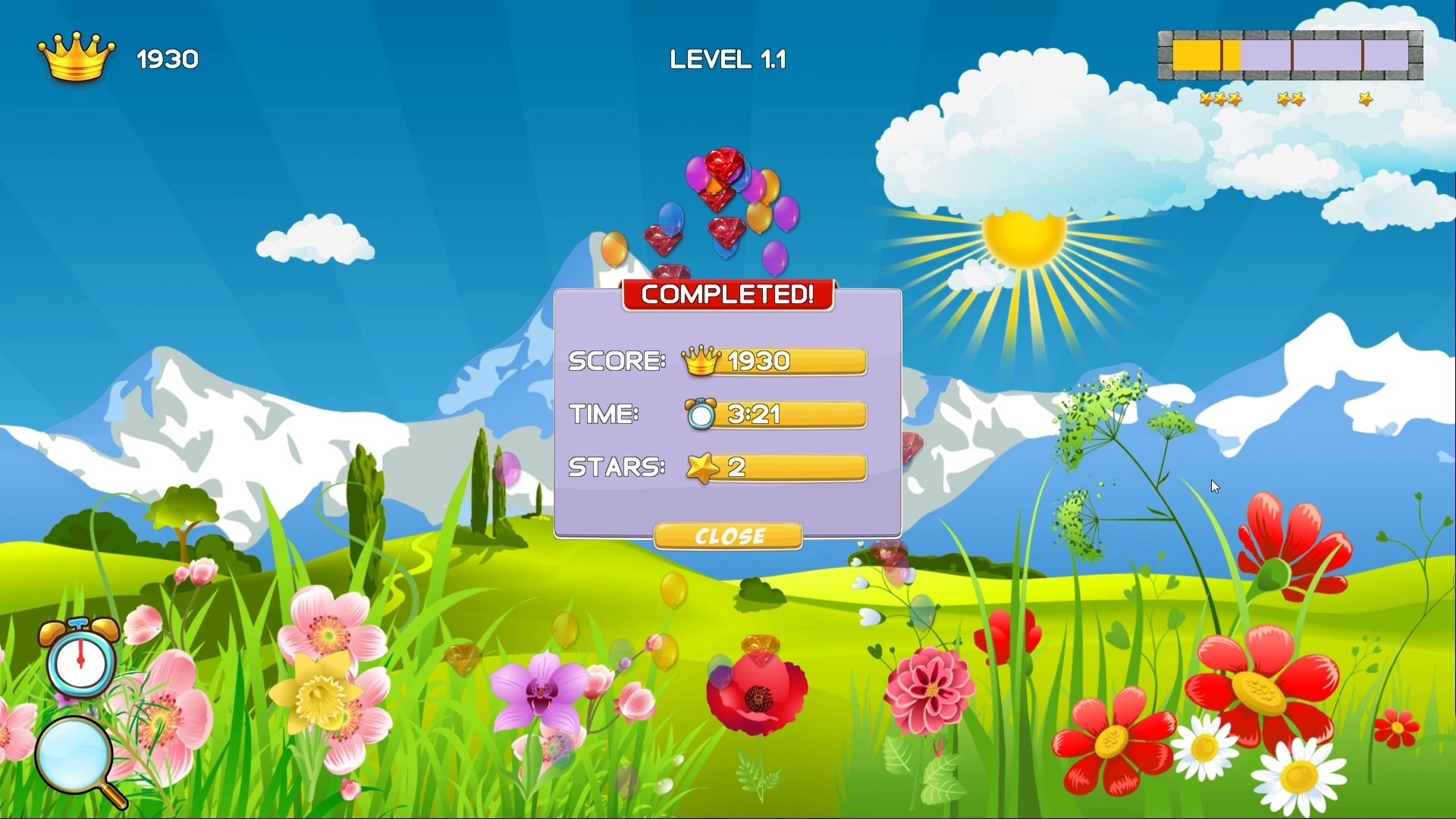Select the single star under the progress bar

point(1364,99)
